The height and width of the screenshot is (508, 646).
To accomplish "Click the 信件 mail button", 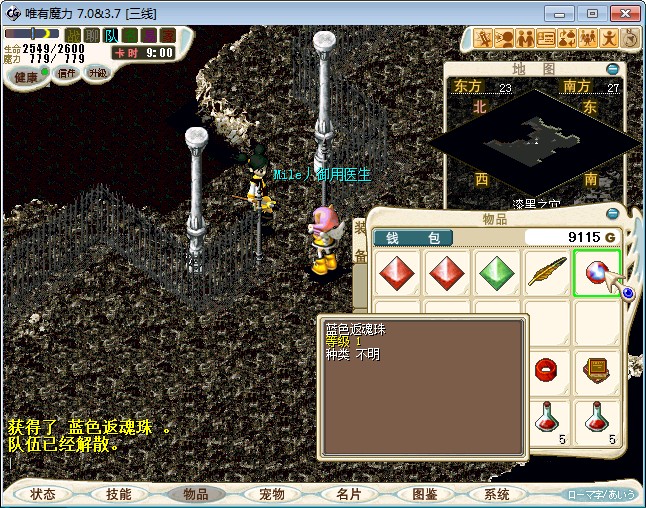I will (66, 73).
